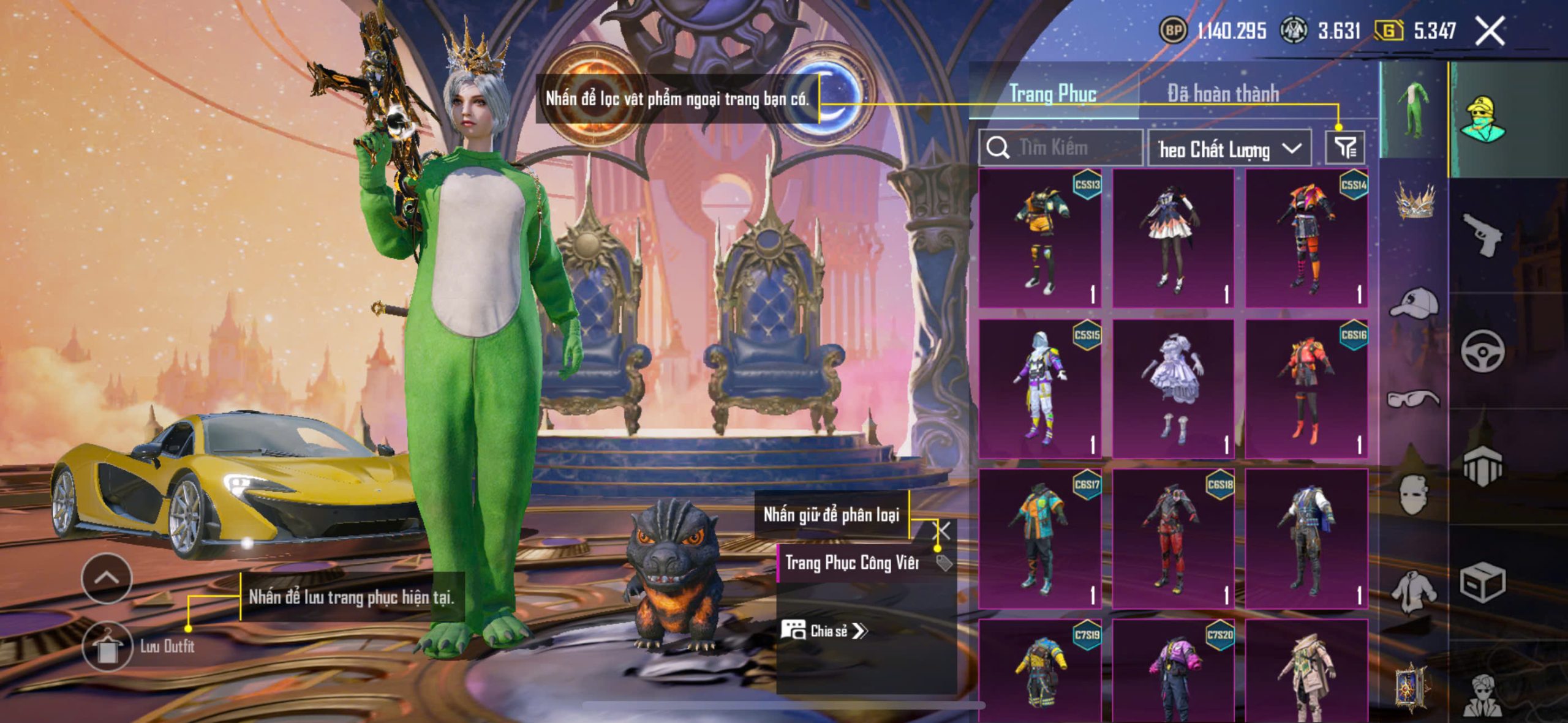Select the C6S18 red armor outfit
This screenshot has height=723, width=1568.
click(1173, 538)
